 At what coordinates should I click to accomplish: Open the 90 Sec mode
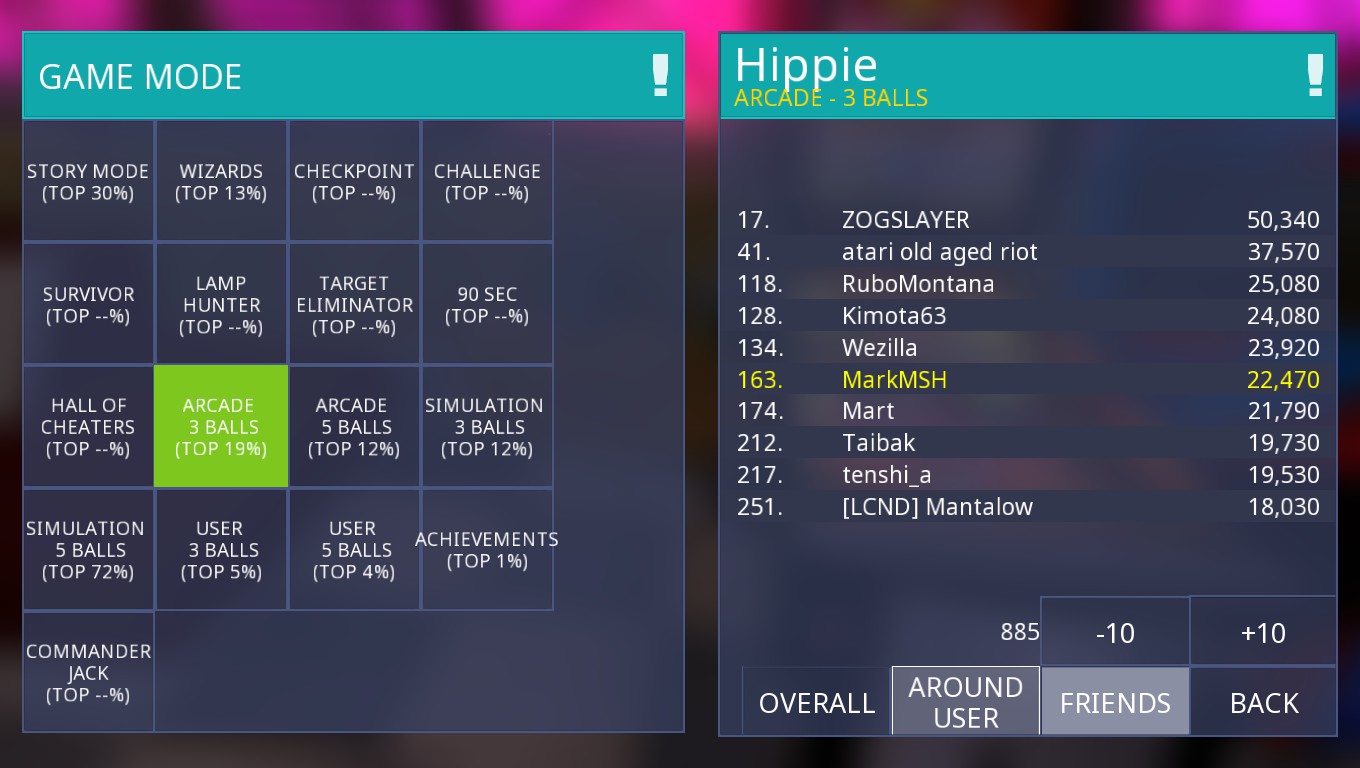487,305
